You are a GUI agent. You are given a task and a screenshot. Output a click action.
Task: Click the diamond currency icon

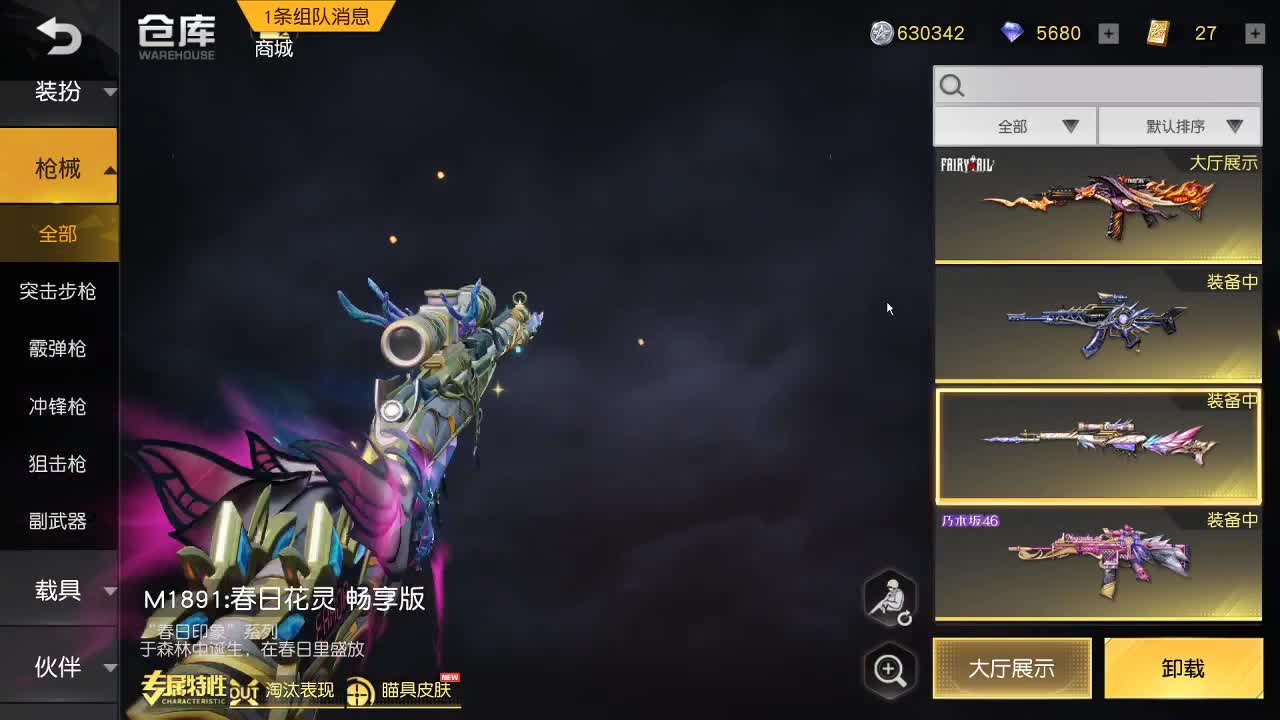[1011, 33]
